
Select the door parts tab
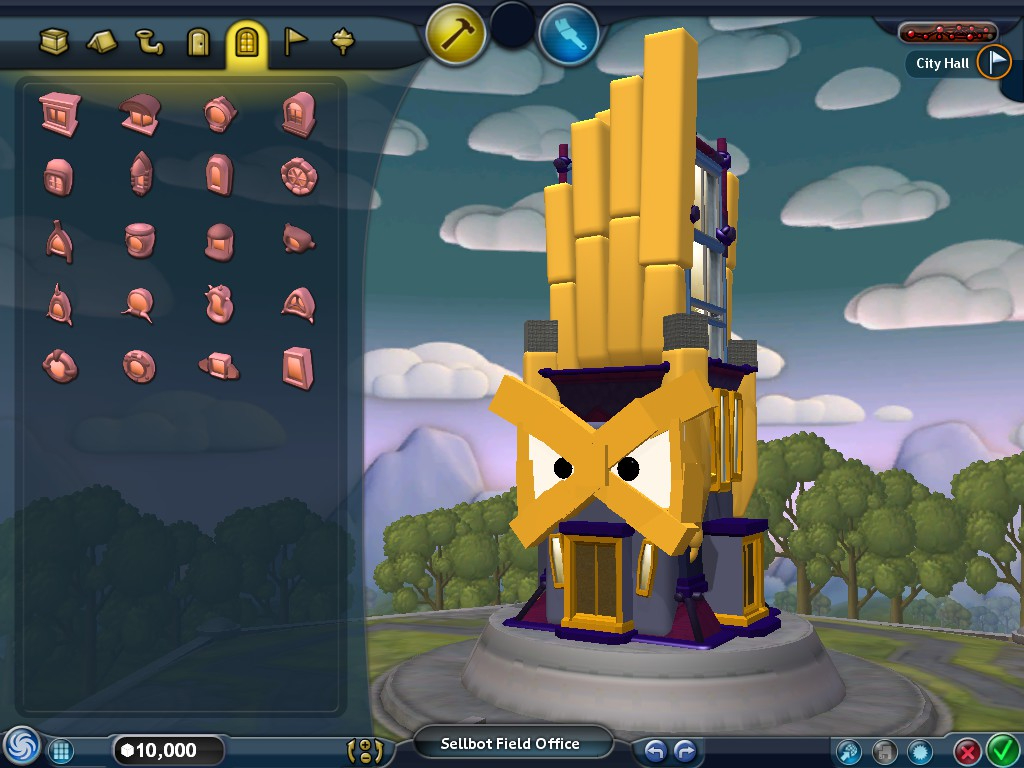click(198, 42)
